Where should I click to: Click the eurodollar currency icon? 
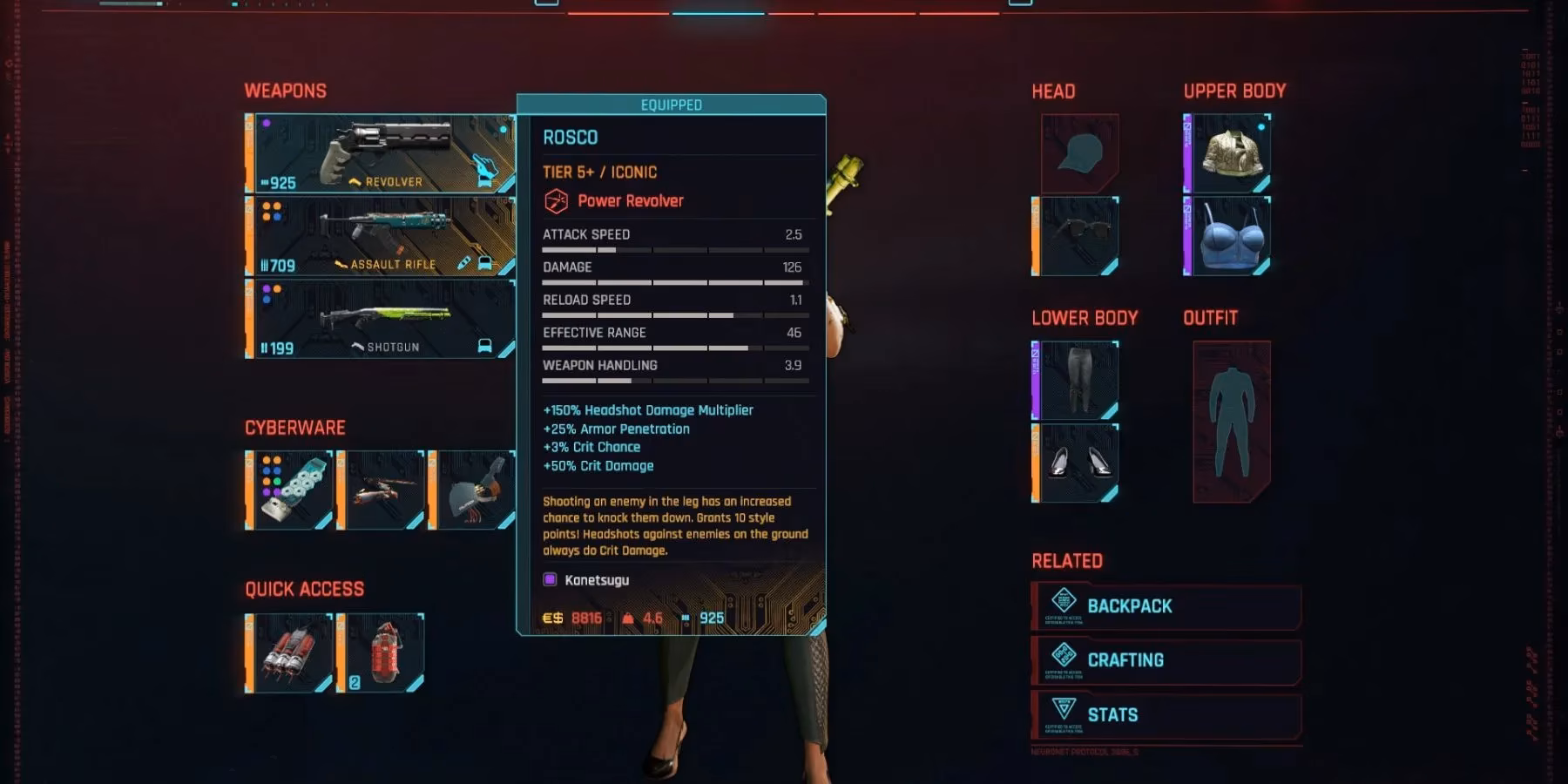551,618
